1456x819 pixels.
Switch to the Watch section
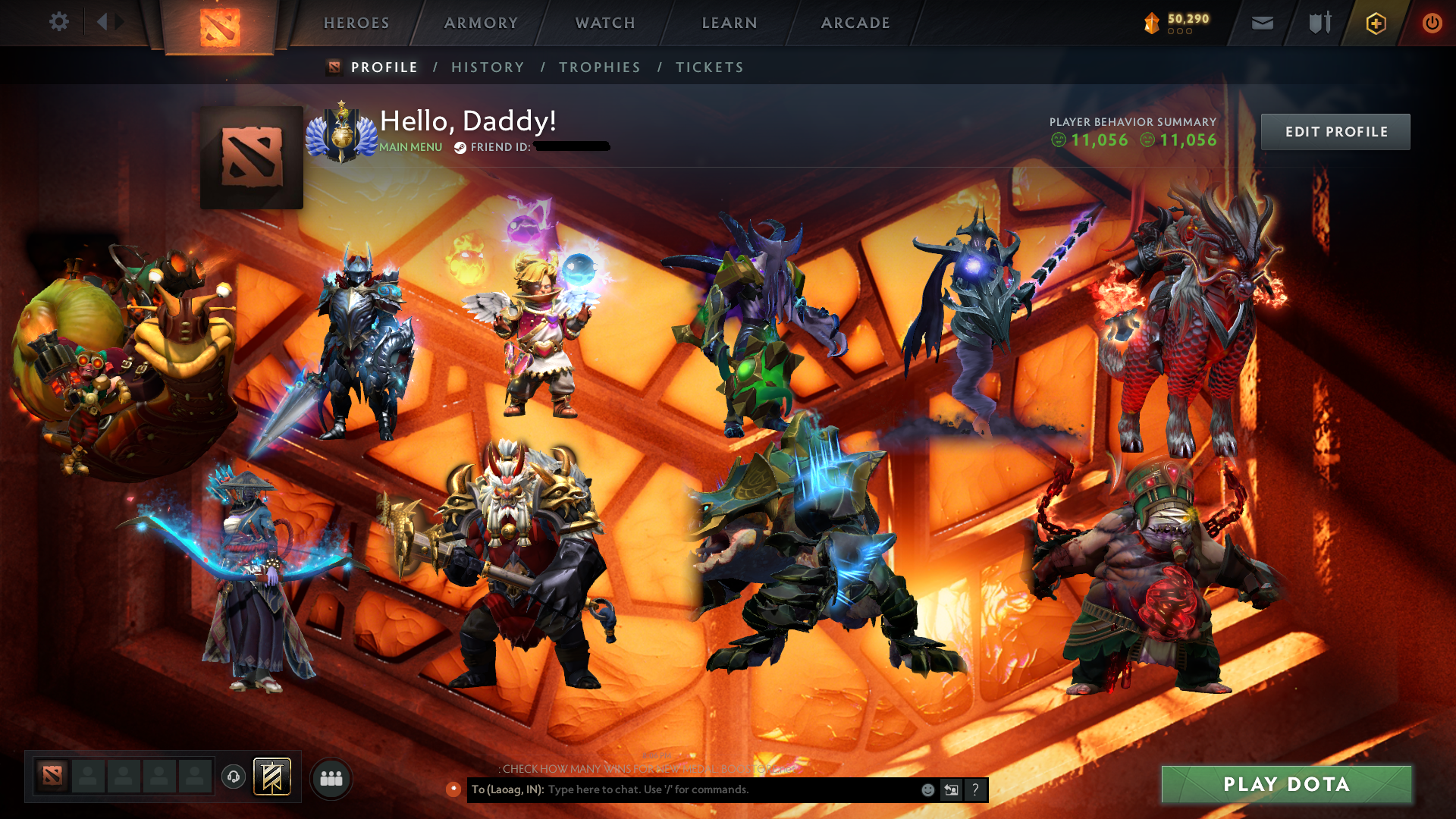click(x=605, y=23)
